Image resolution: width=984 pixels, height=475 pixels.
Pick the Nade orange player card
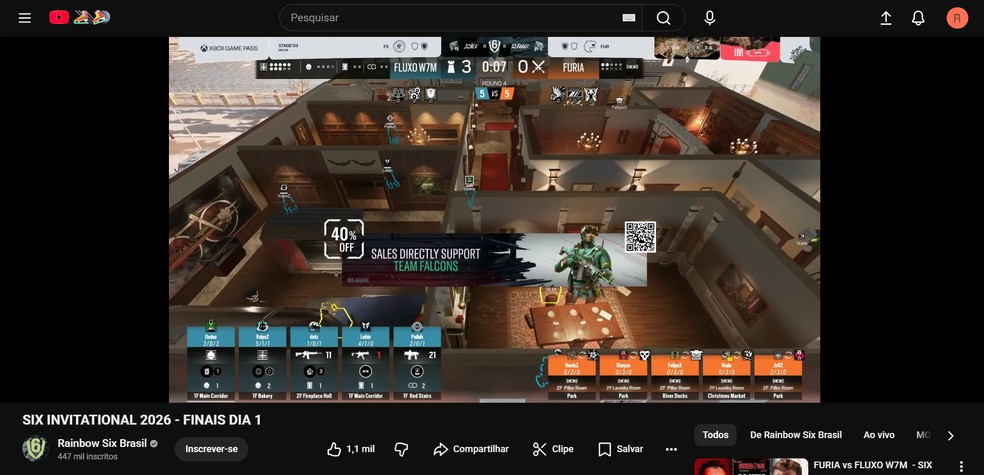pyautogui.click(x=727, y=377)
